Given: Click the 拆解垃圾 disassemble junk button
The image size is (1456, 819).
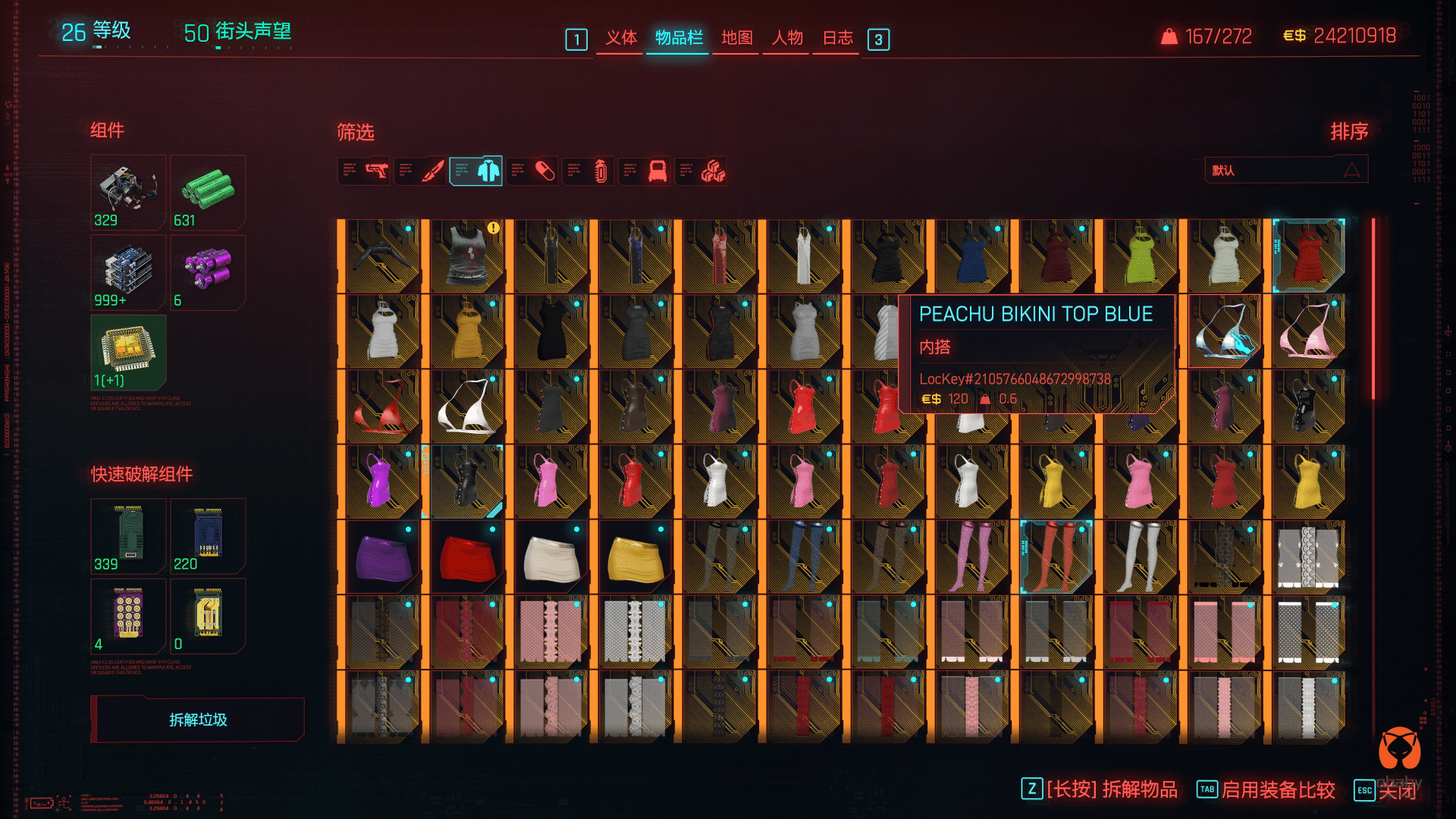Looking at the screenshot, I should click(198, 720).
